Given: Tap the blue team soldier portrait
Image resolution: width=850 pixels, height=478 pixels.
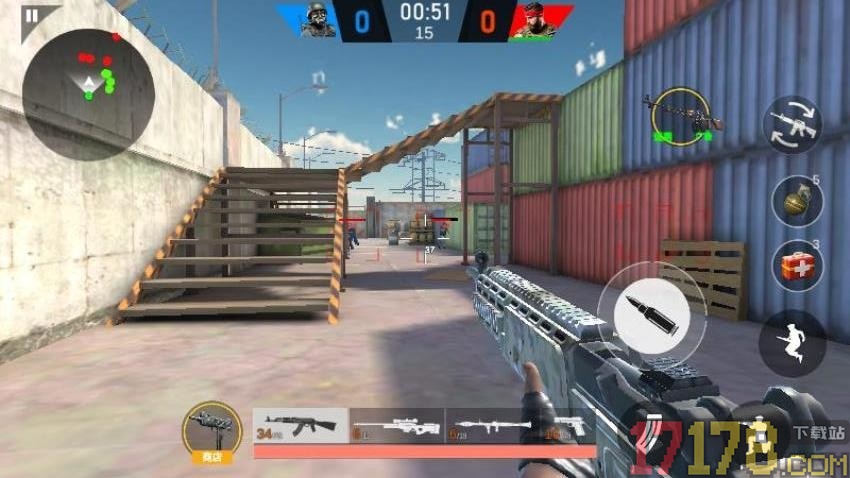Looking at the screenshot, I should tap(318, 20).
